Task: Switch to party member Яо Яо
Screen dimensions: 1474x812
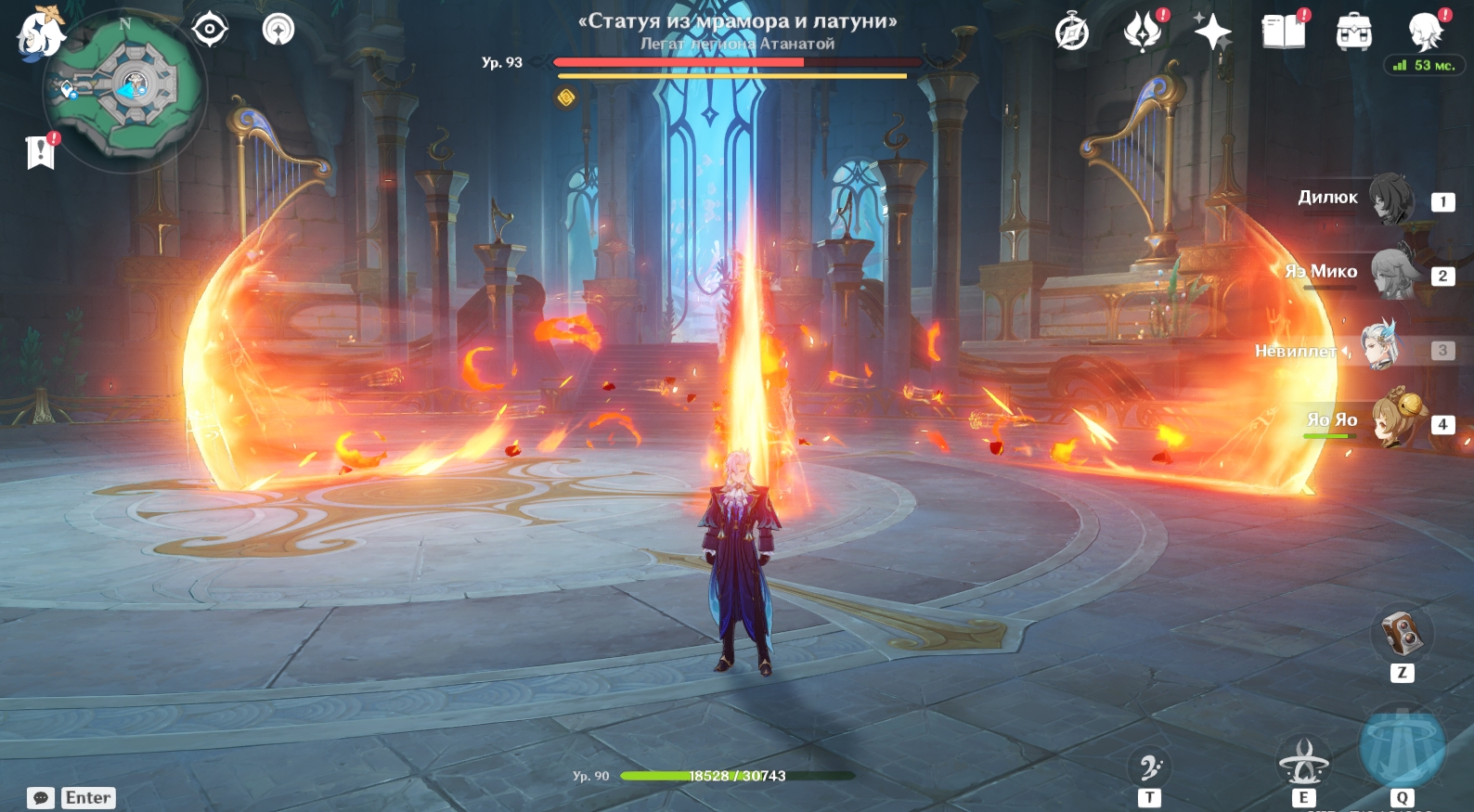Action: point(1394,420)
